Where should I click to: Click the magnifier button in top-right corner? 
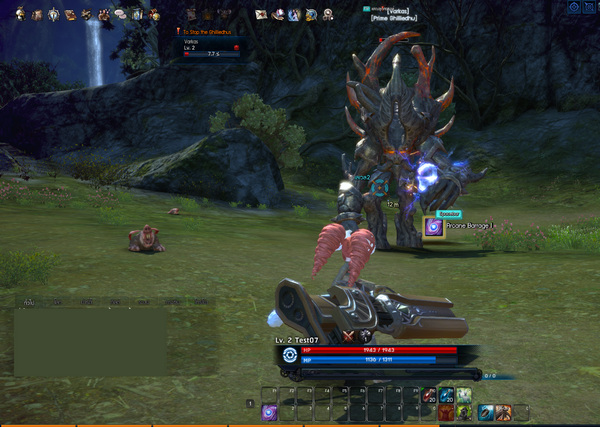coord(590,7)
